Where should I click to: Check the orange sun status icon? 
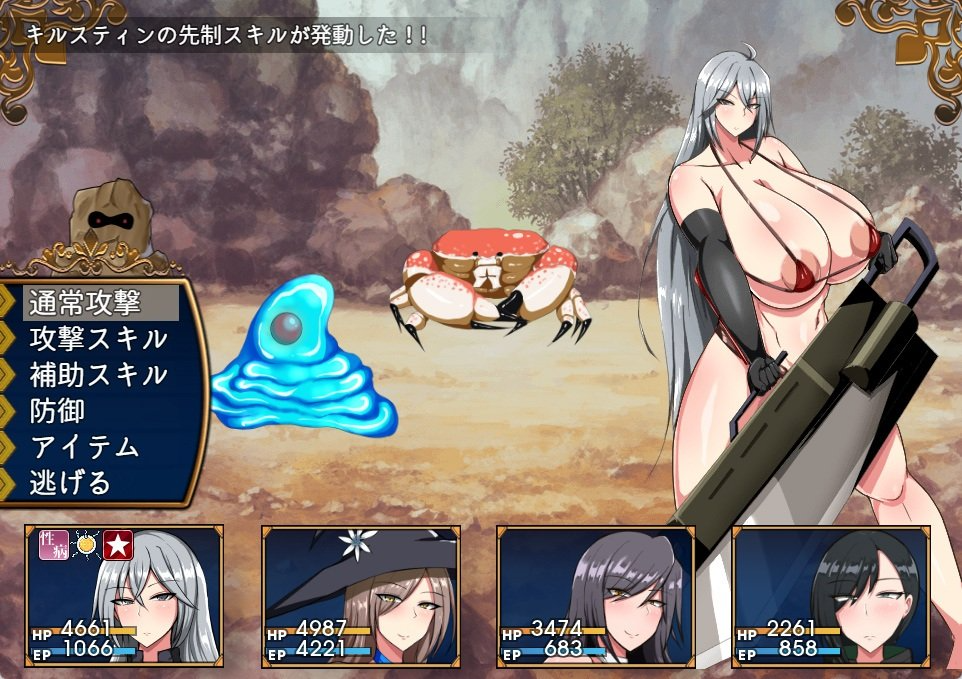(x=86, y=545)
